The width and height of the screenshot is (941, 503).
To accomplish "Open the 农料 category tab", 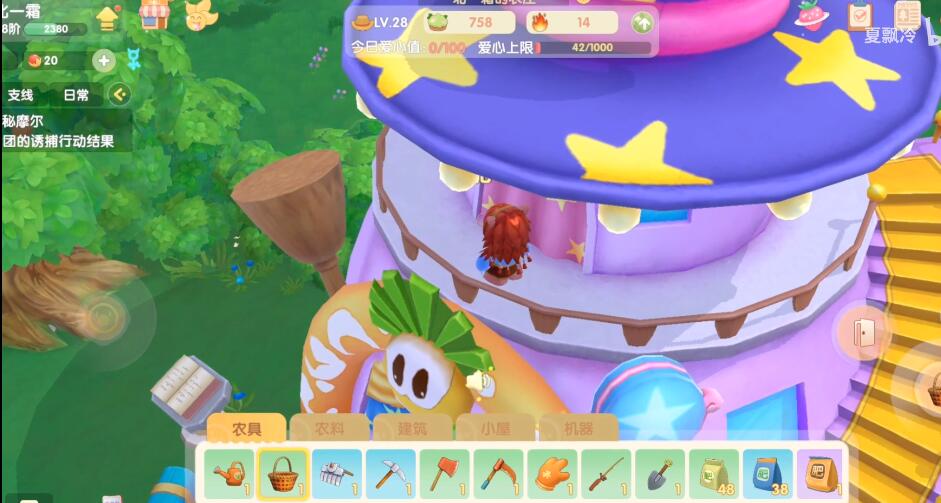I will click(x=329, y=429).
